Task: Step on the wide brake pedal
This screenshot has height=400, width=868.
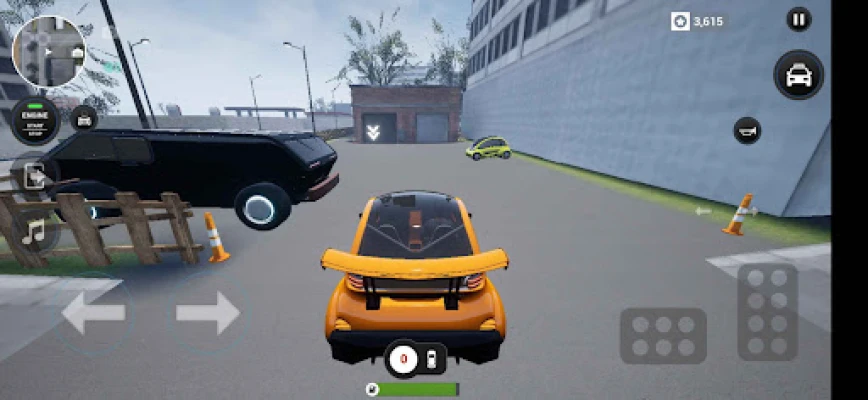Action: (663, 335)
